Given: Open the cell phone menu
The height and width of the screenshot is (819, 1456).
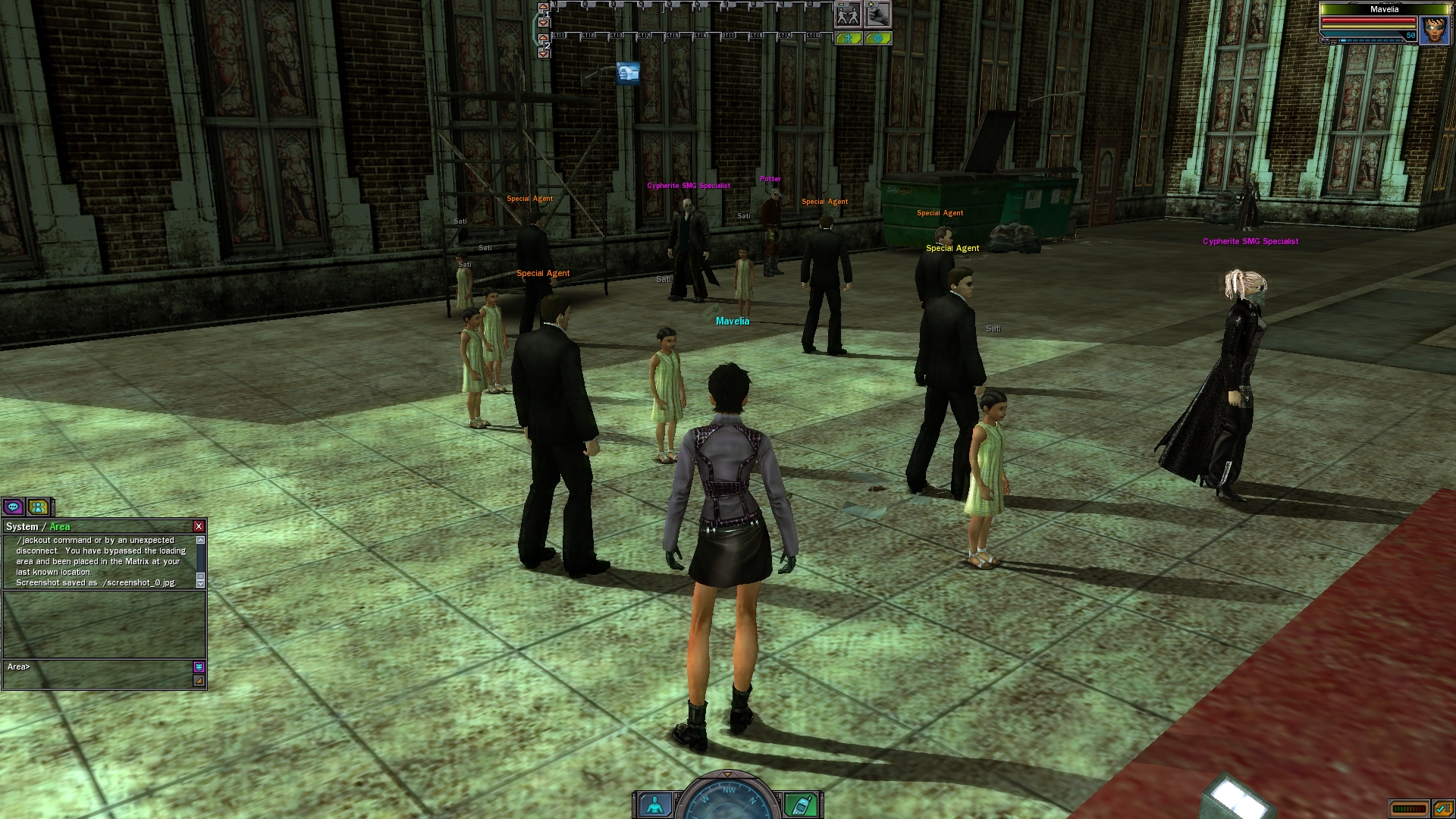Looking at the screenshot, I should point(801,805).
